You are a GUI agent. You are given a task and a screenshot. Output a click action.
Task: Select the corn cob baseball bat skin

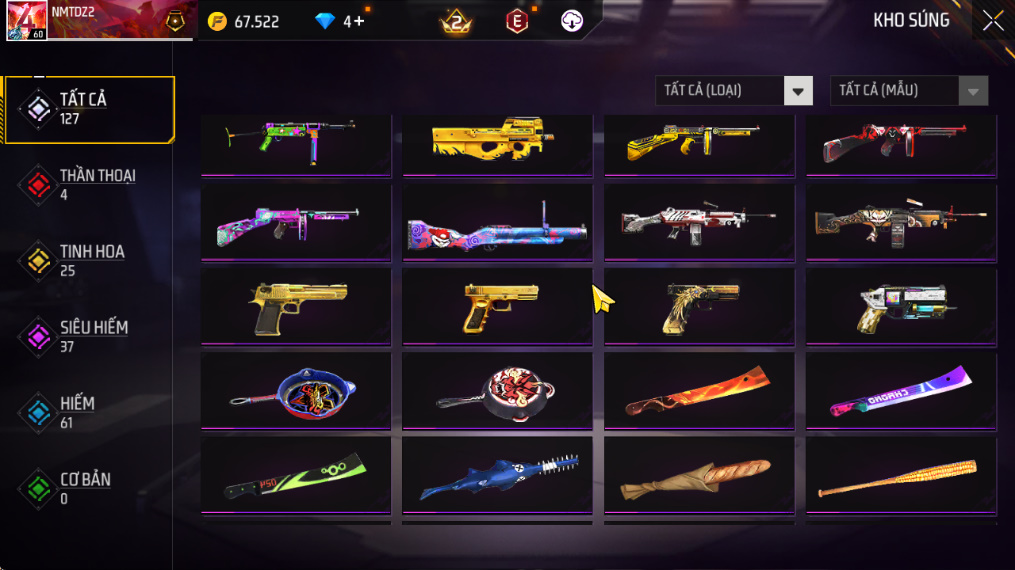click(x=901, y=476)
